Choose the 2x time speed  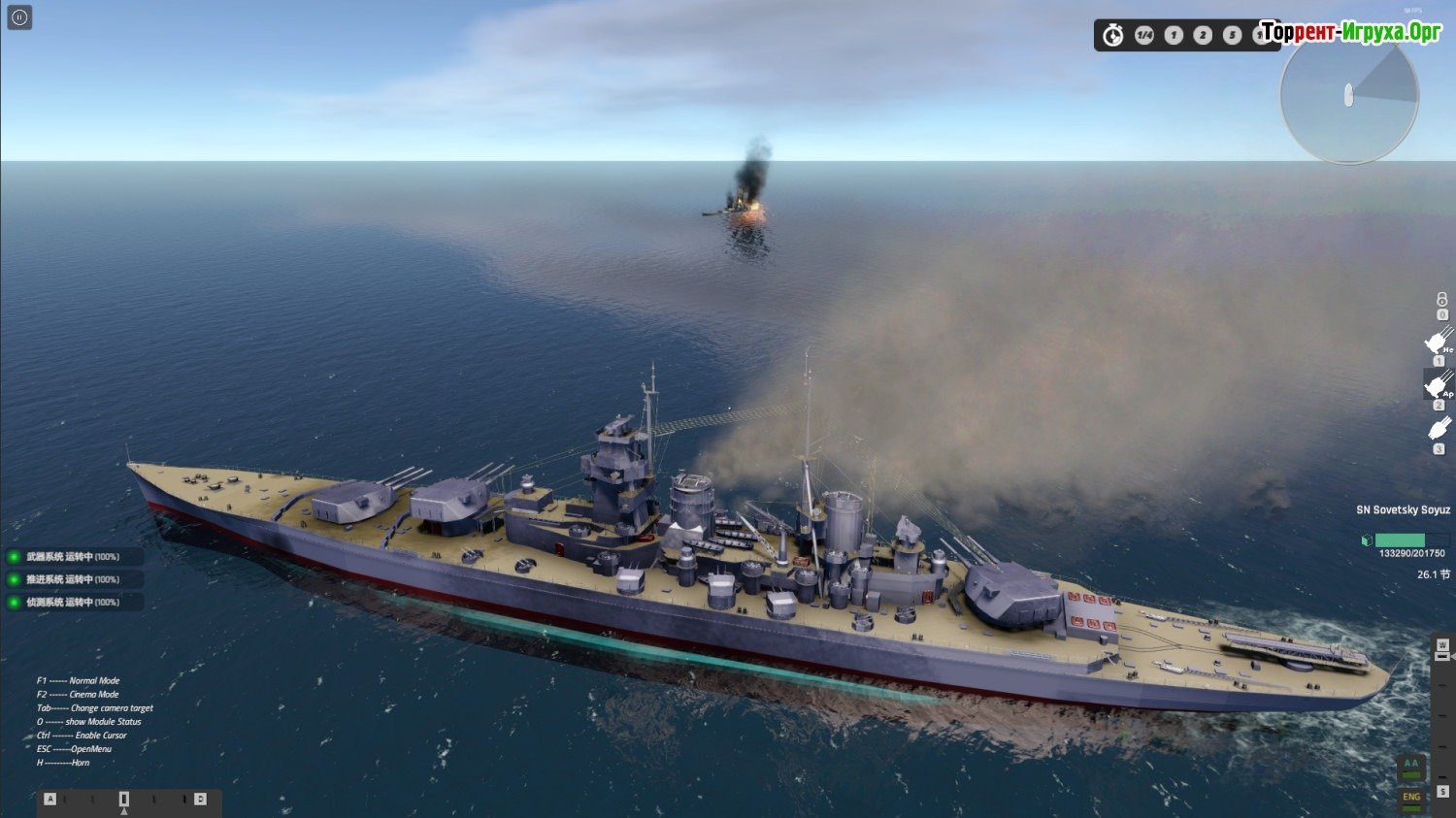tap(1203, 35)
